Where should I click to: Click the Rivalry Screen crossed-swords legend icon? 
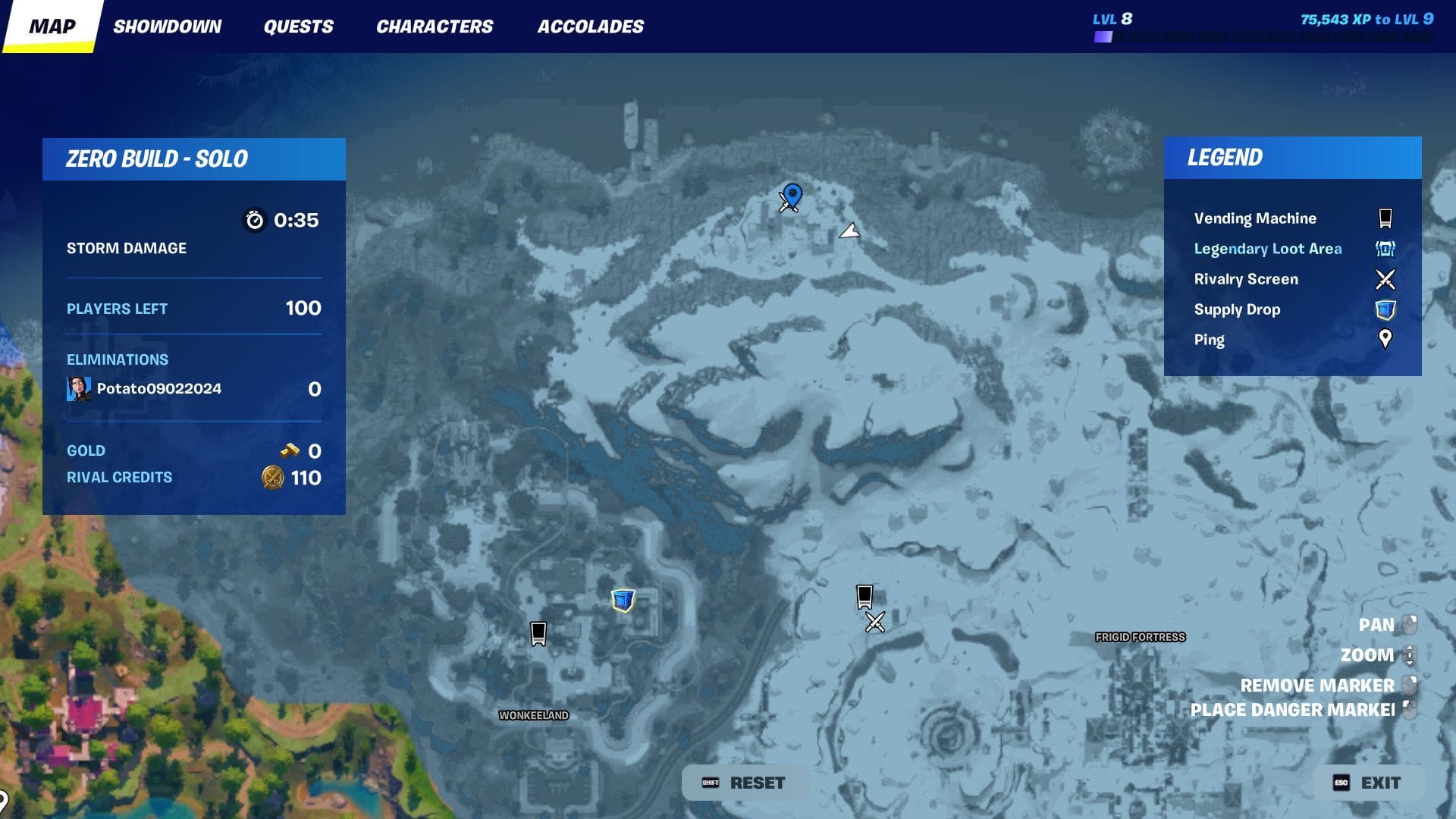click(1386, 279)
